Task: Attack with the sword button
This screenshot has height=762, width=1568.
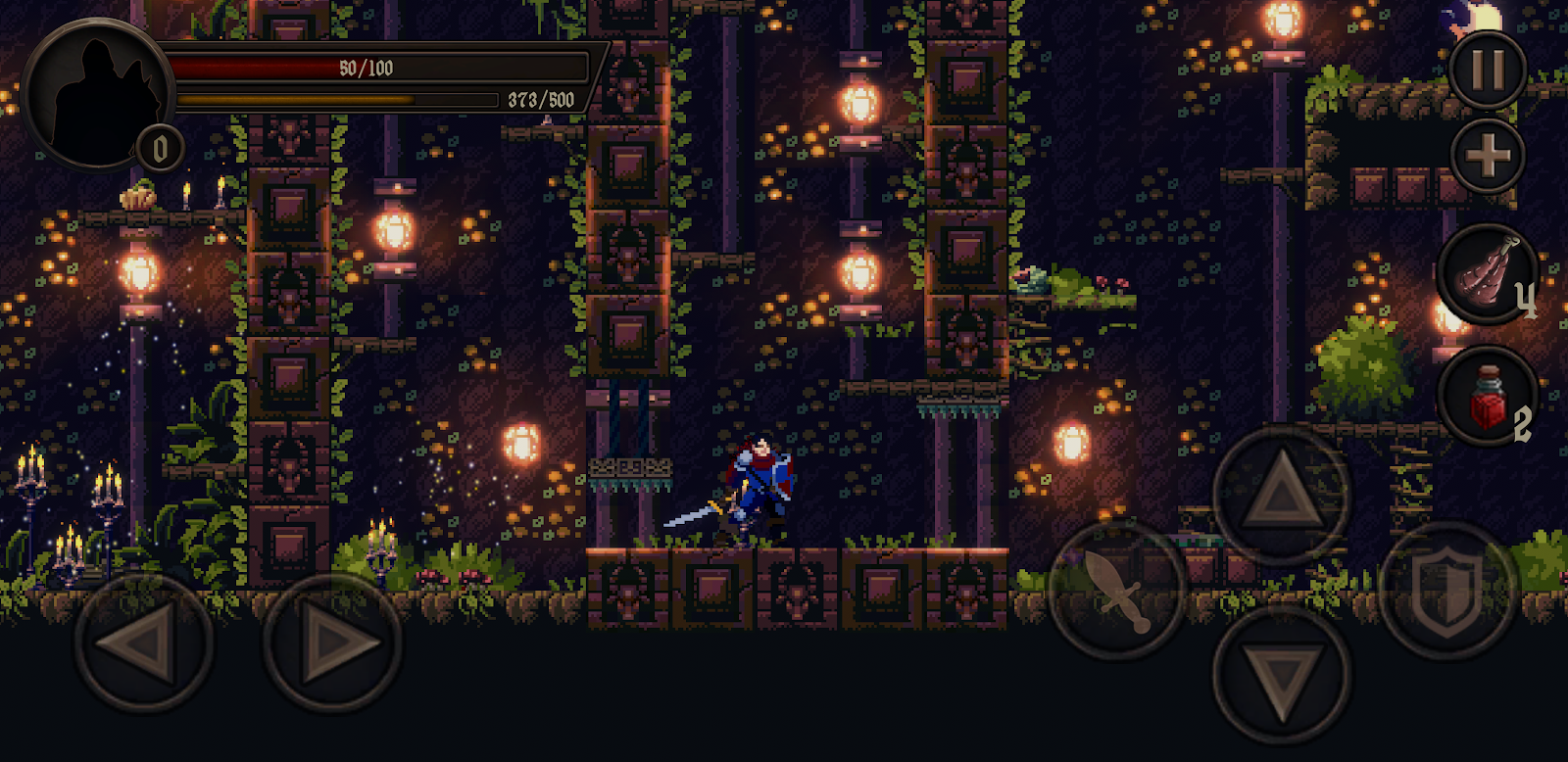Action: point(1116,590)
